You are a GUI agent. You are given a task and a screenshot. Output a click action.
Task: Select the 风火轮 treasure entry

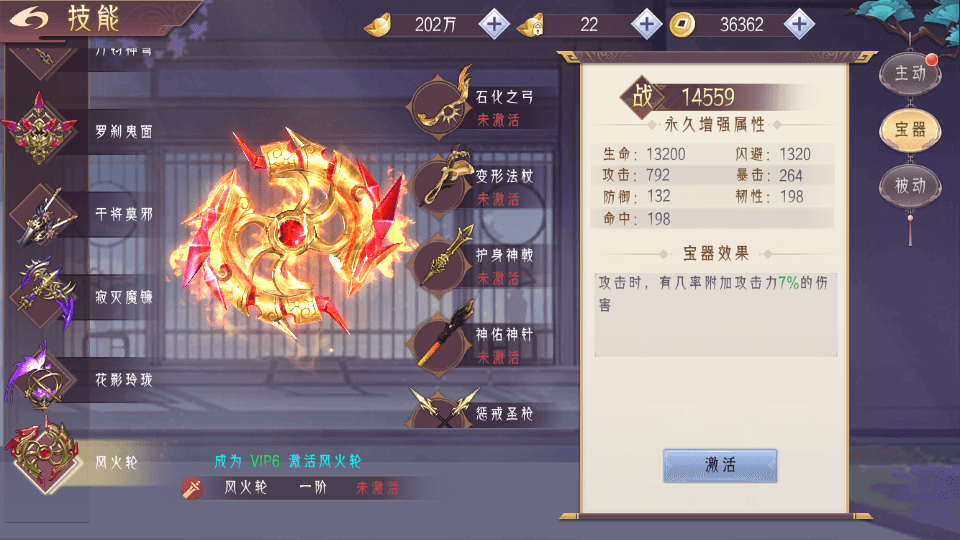[90, 462]
